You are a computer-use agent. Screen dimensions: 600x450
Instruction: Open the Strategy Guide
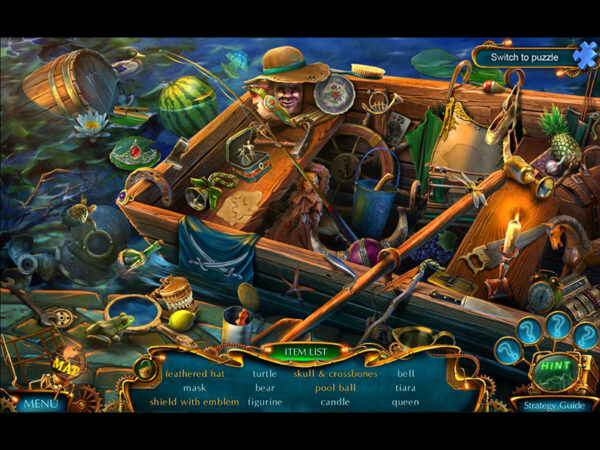[x=551, y=405]
